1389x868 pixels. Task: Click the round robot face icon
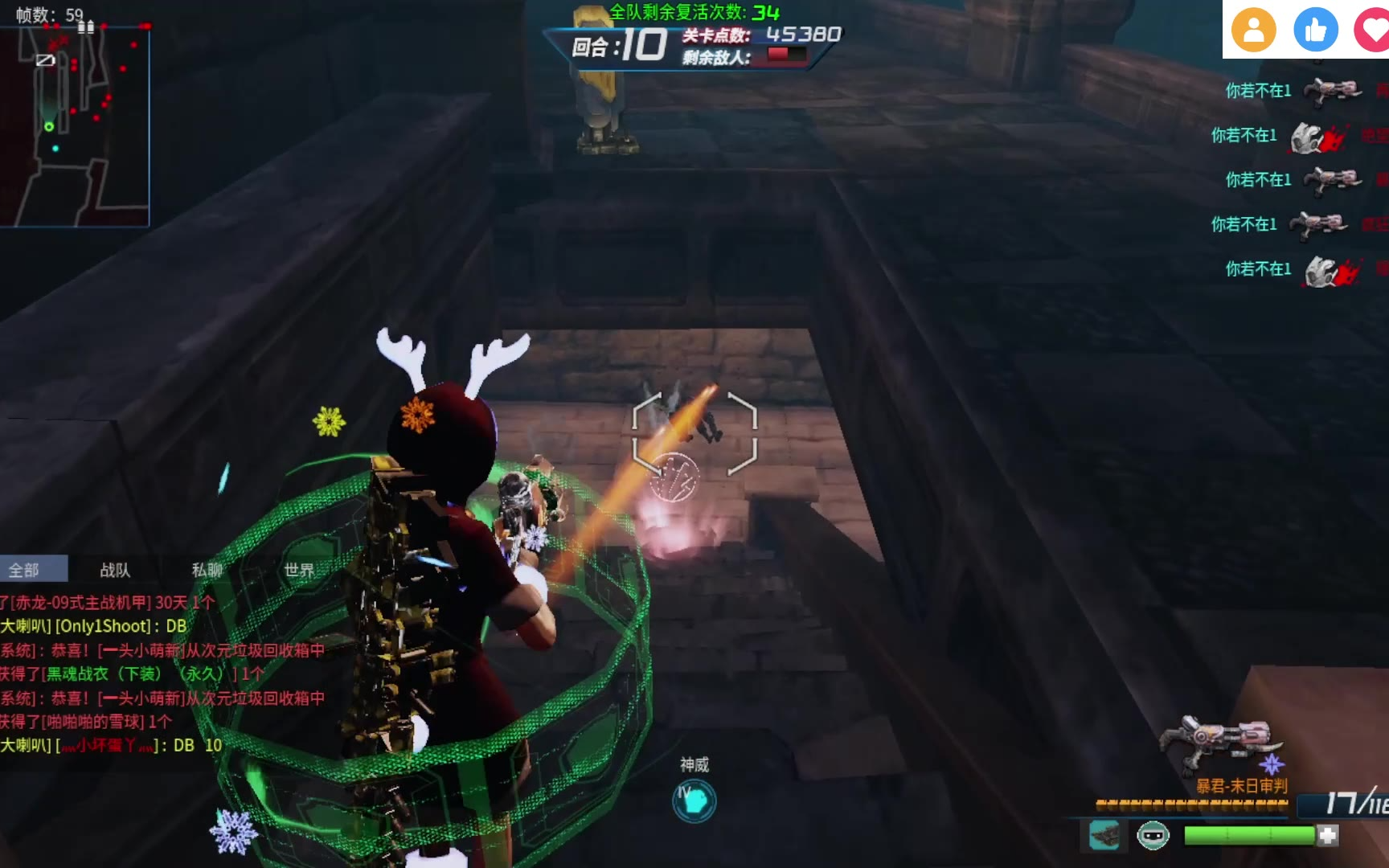1153,836
